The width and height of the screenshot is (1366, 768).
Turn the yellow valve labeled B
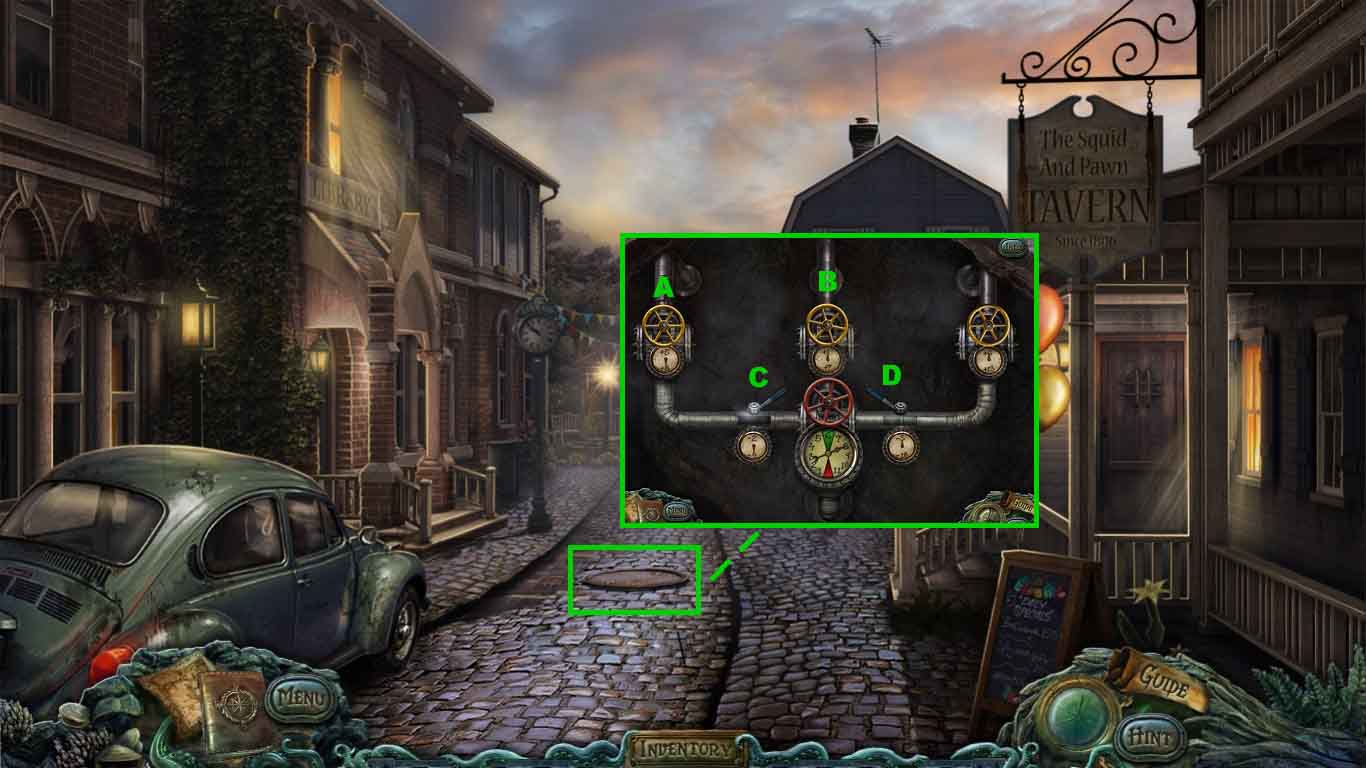[827, 325]
